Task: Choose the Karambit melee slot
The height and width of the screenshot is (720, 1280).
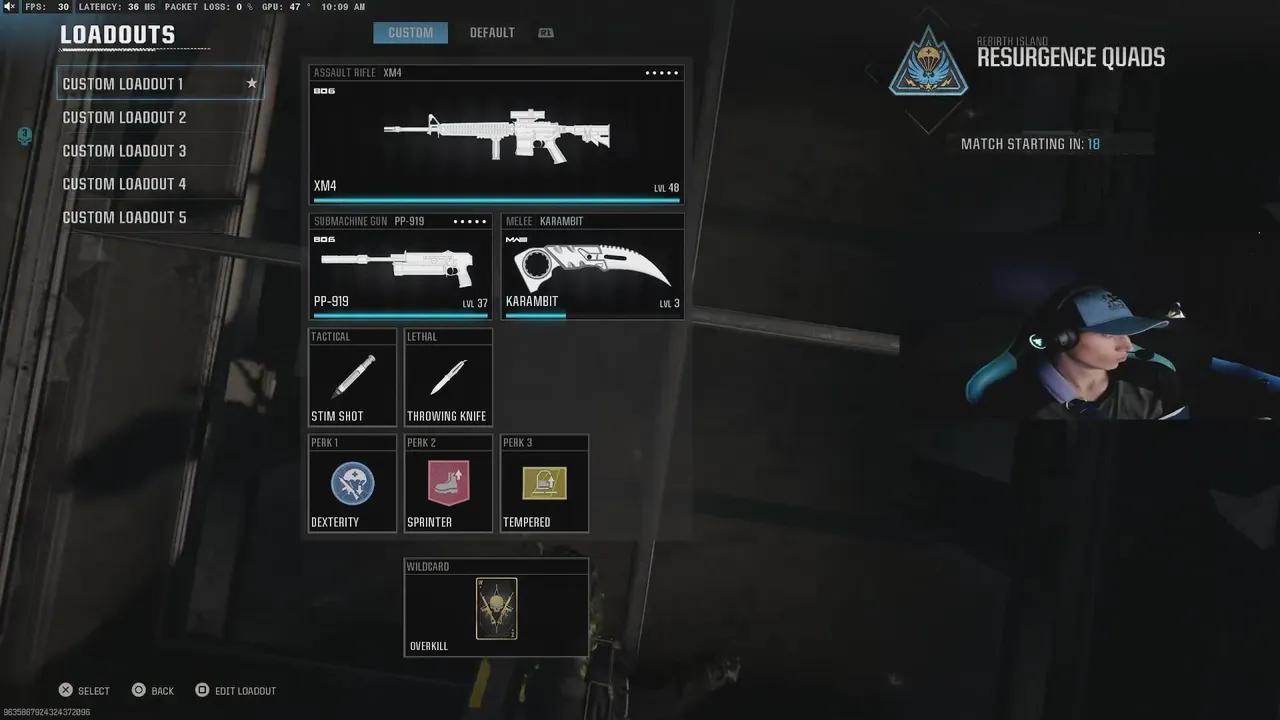Action: click(592, 266)
